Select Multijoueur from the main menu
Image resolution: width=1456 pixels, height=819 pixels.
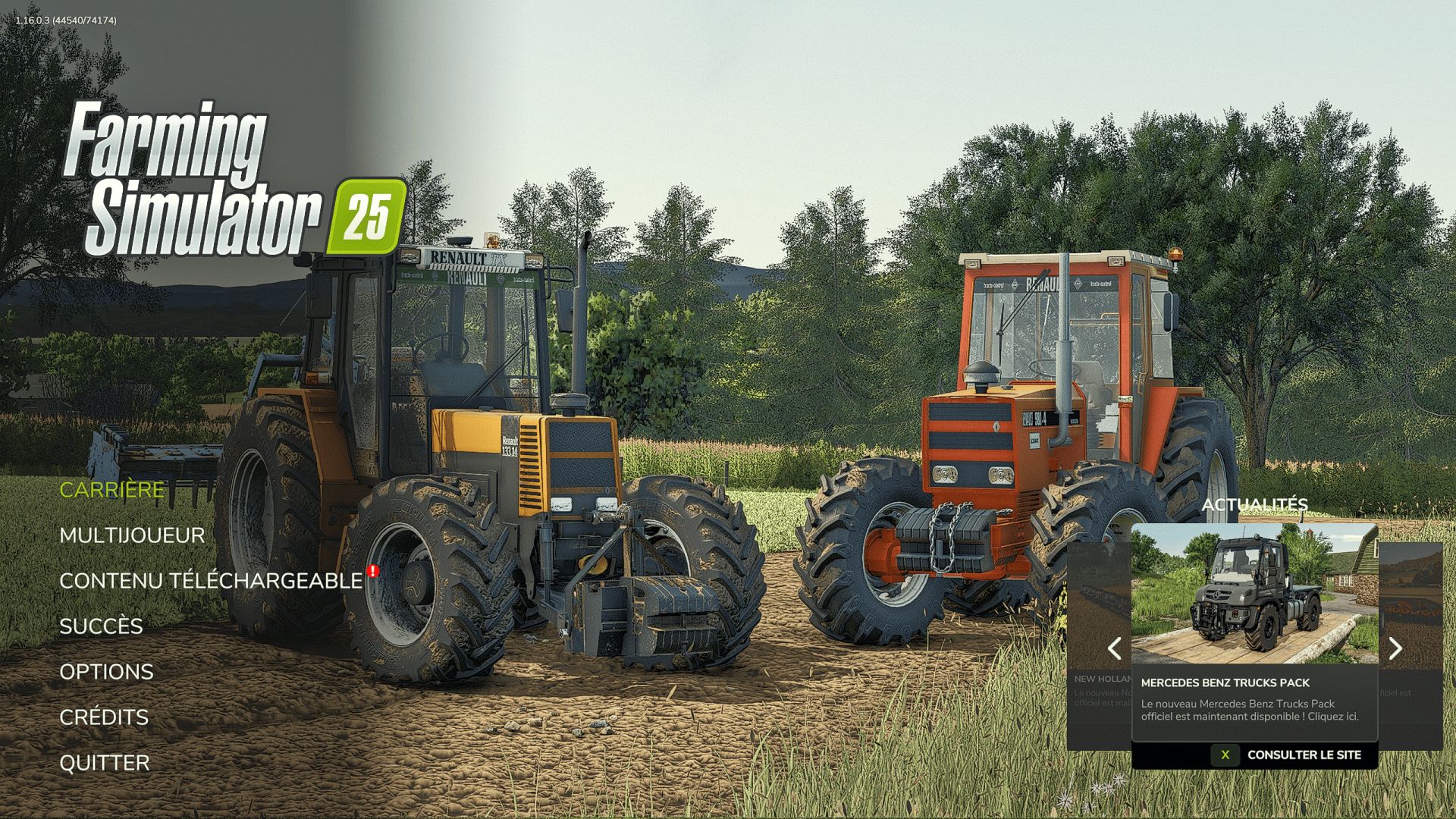132,535
